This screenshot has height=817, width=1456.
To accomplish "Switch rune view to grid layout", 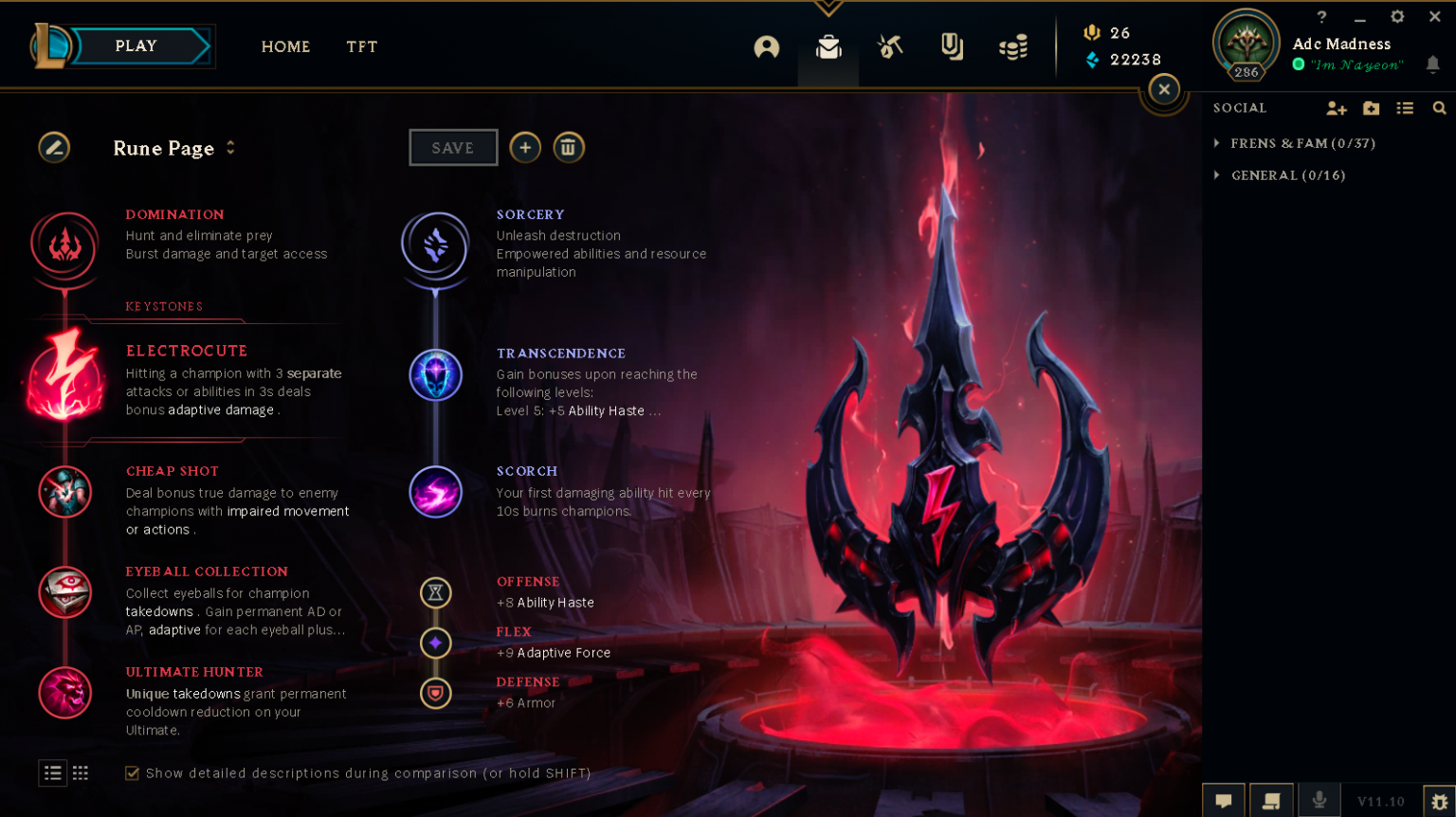I will (80, 772).
